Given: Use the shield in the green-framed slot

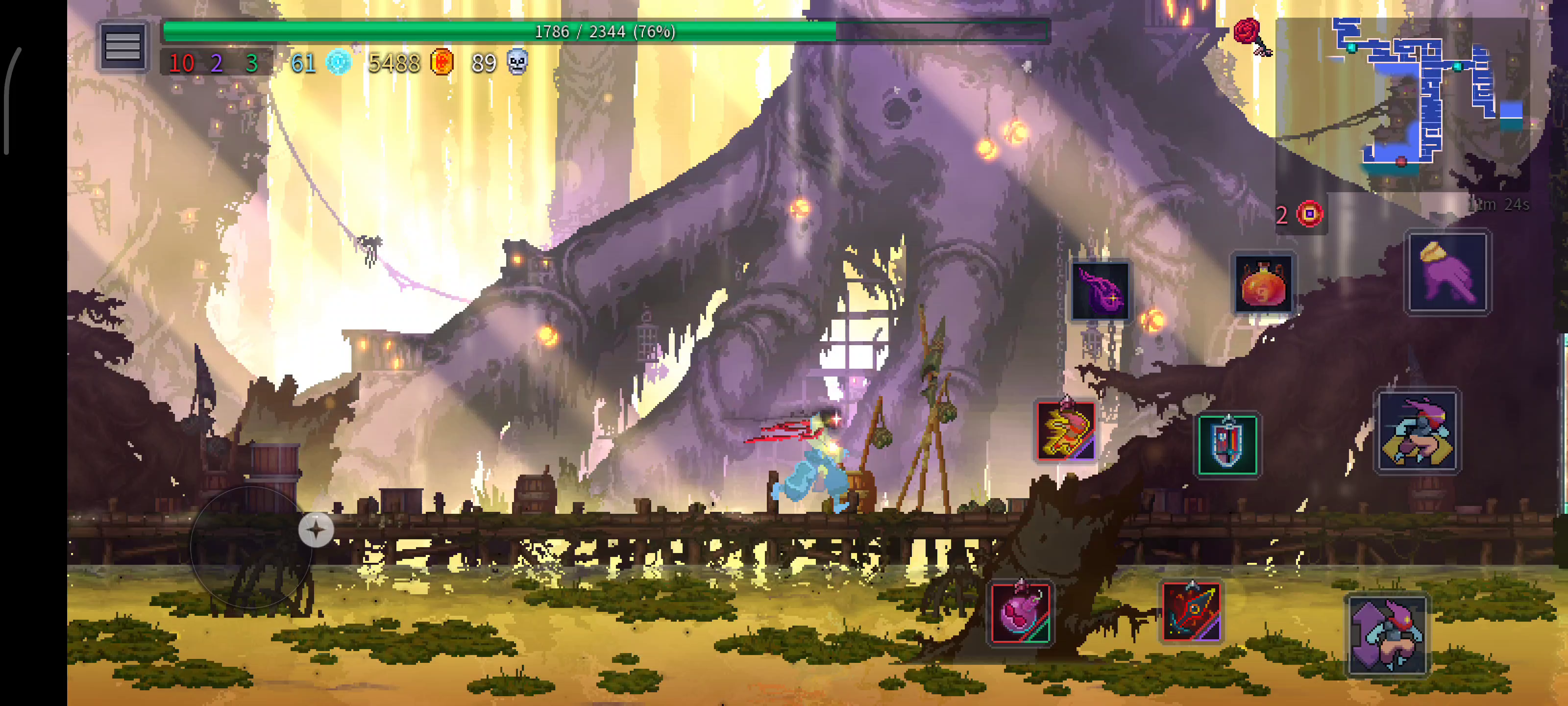Looking at the screenshot, I should [x=1227, y=444].
